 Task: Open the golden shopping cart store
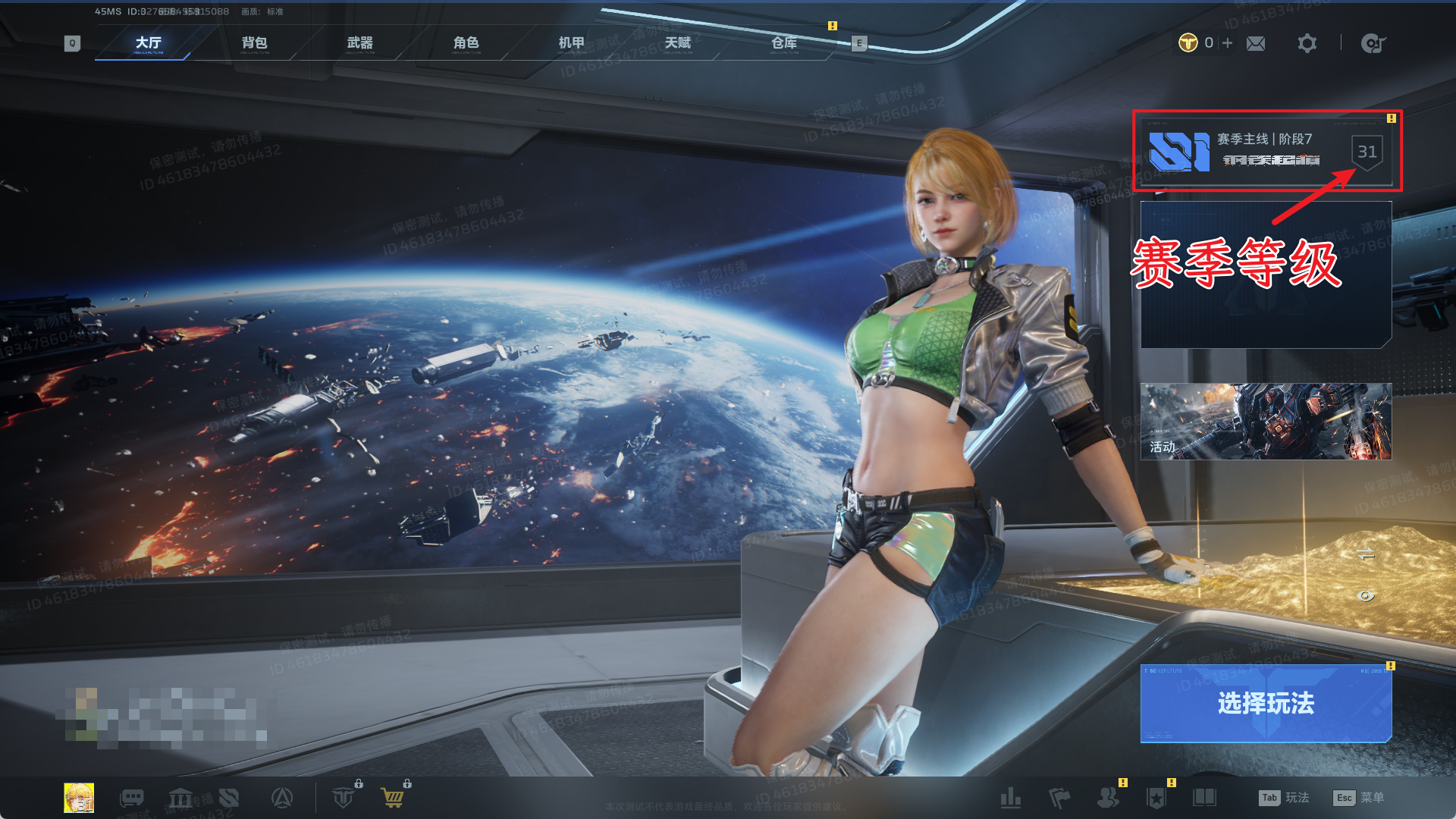click(x=393, y=798)
